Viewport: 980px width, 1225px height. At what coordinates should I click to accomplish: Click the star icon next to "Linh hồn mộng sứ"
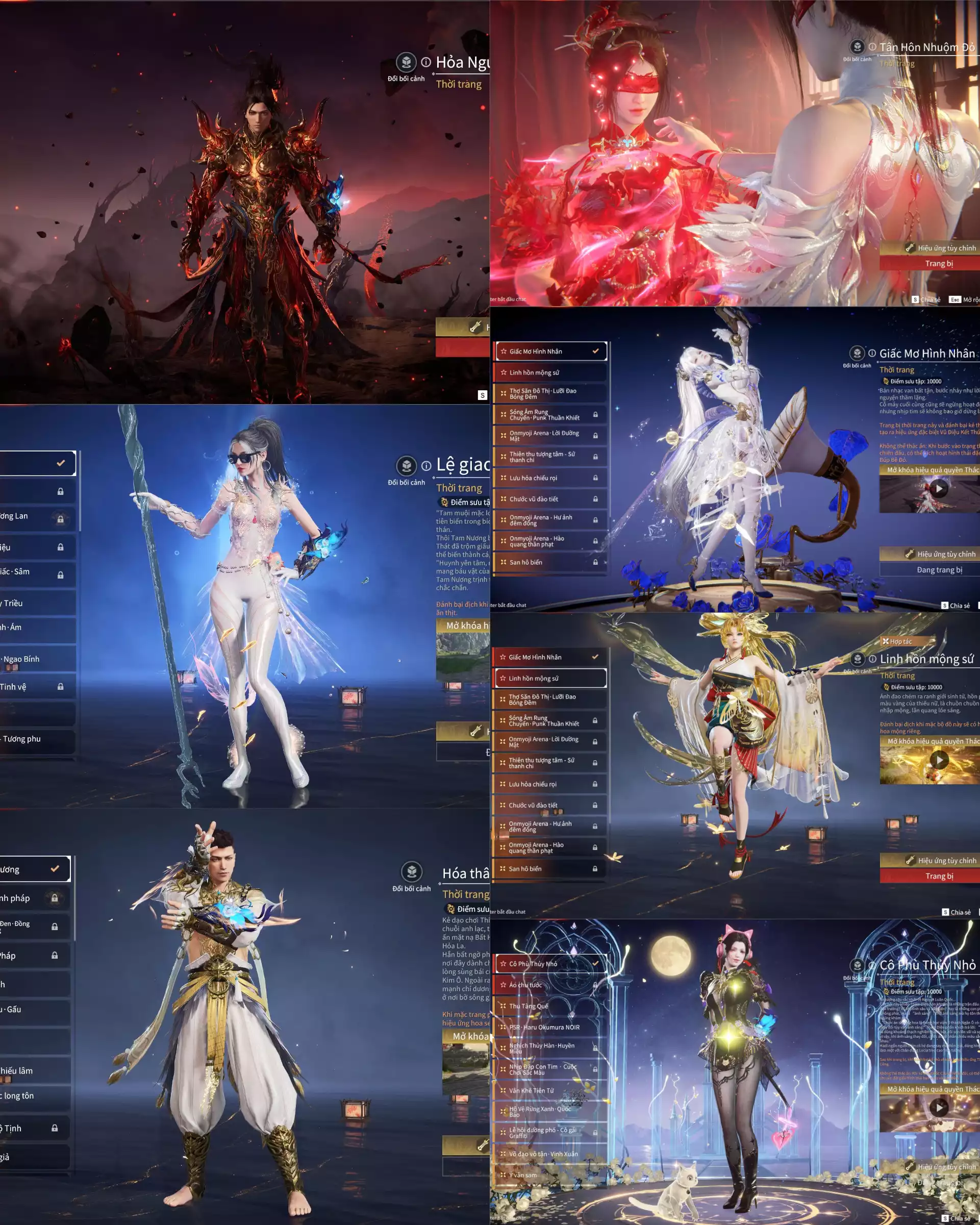point(504,373)
